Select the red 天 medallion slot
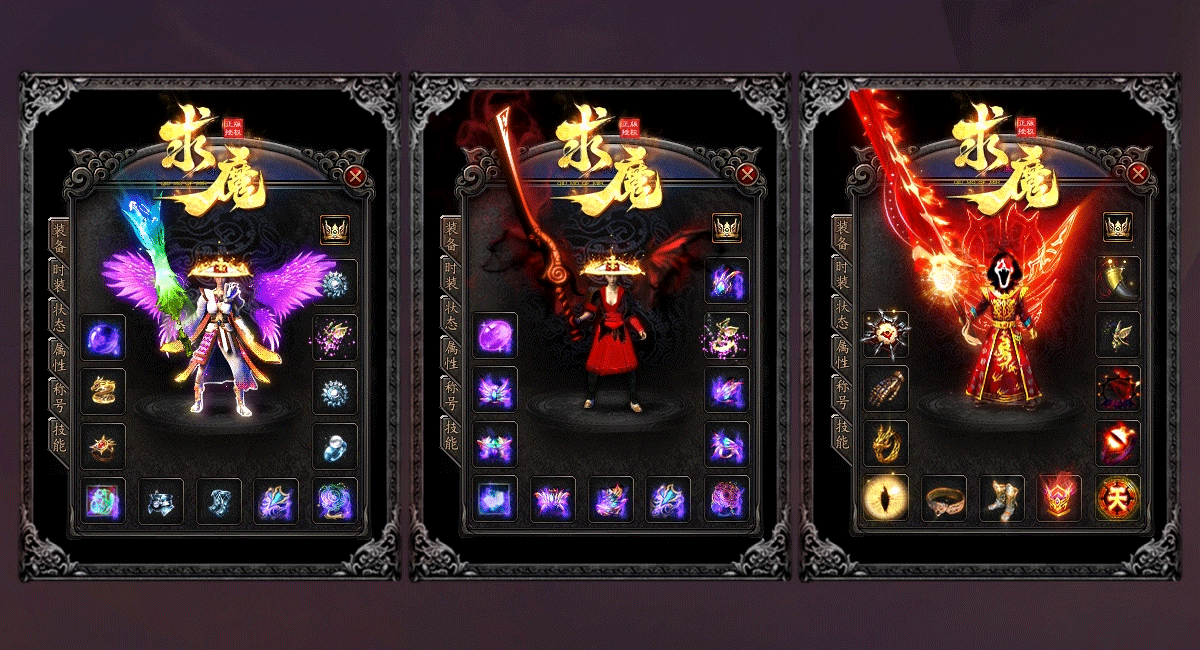 [x=1117, y=497]
